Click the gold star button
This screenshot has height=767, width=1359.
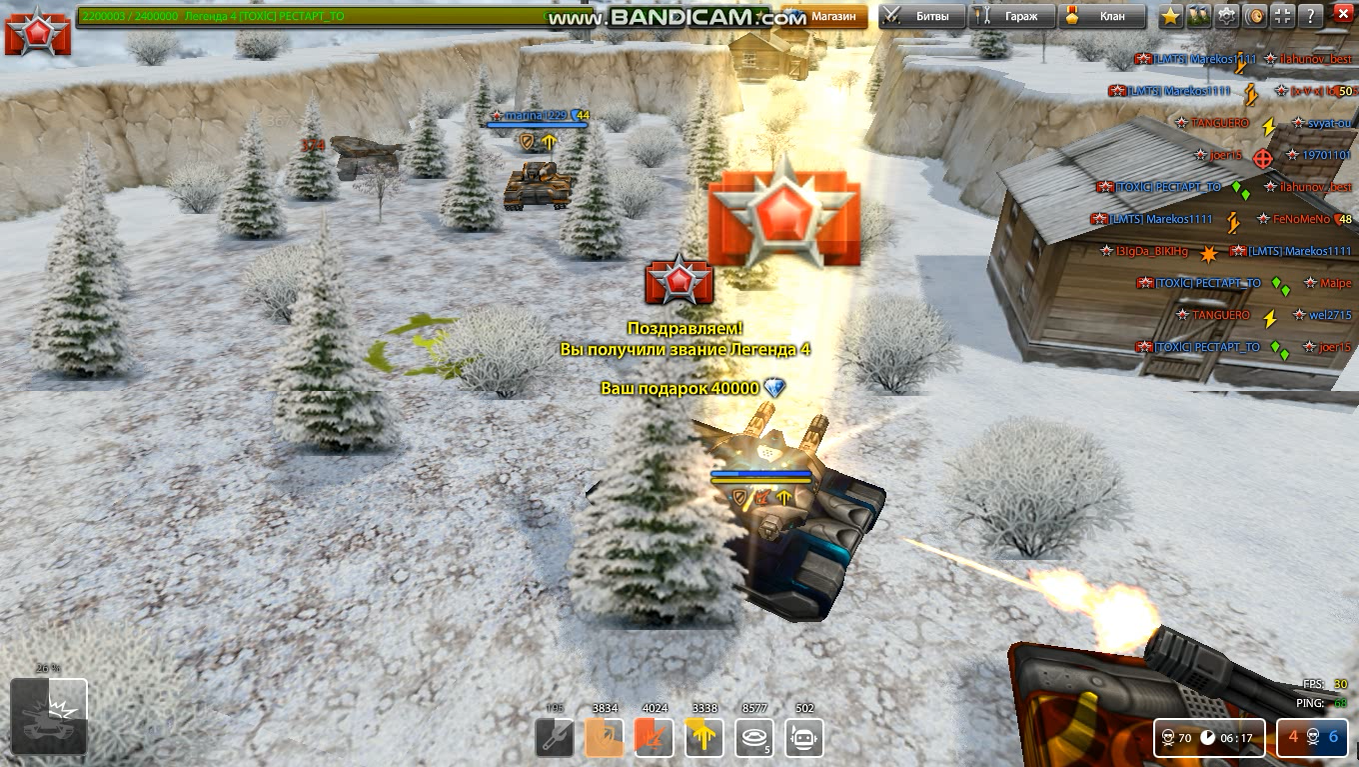tap(1171, 16)
